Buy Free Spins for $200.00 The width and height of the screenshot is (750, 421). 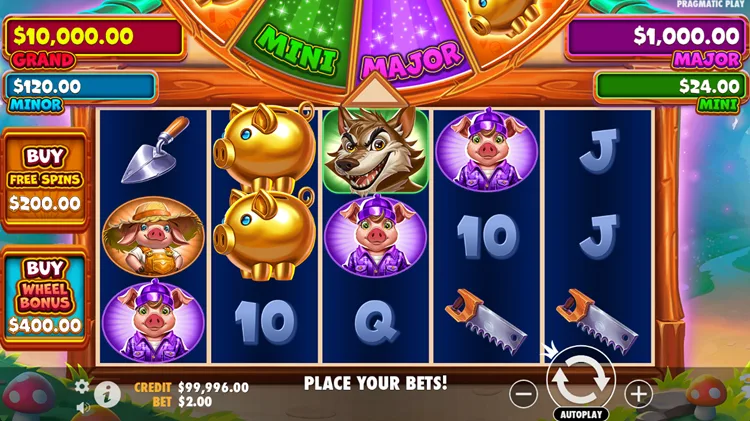pyautogui.click(x=45, y=178)
